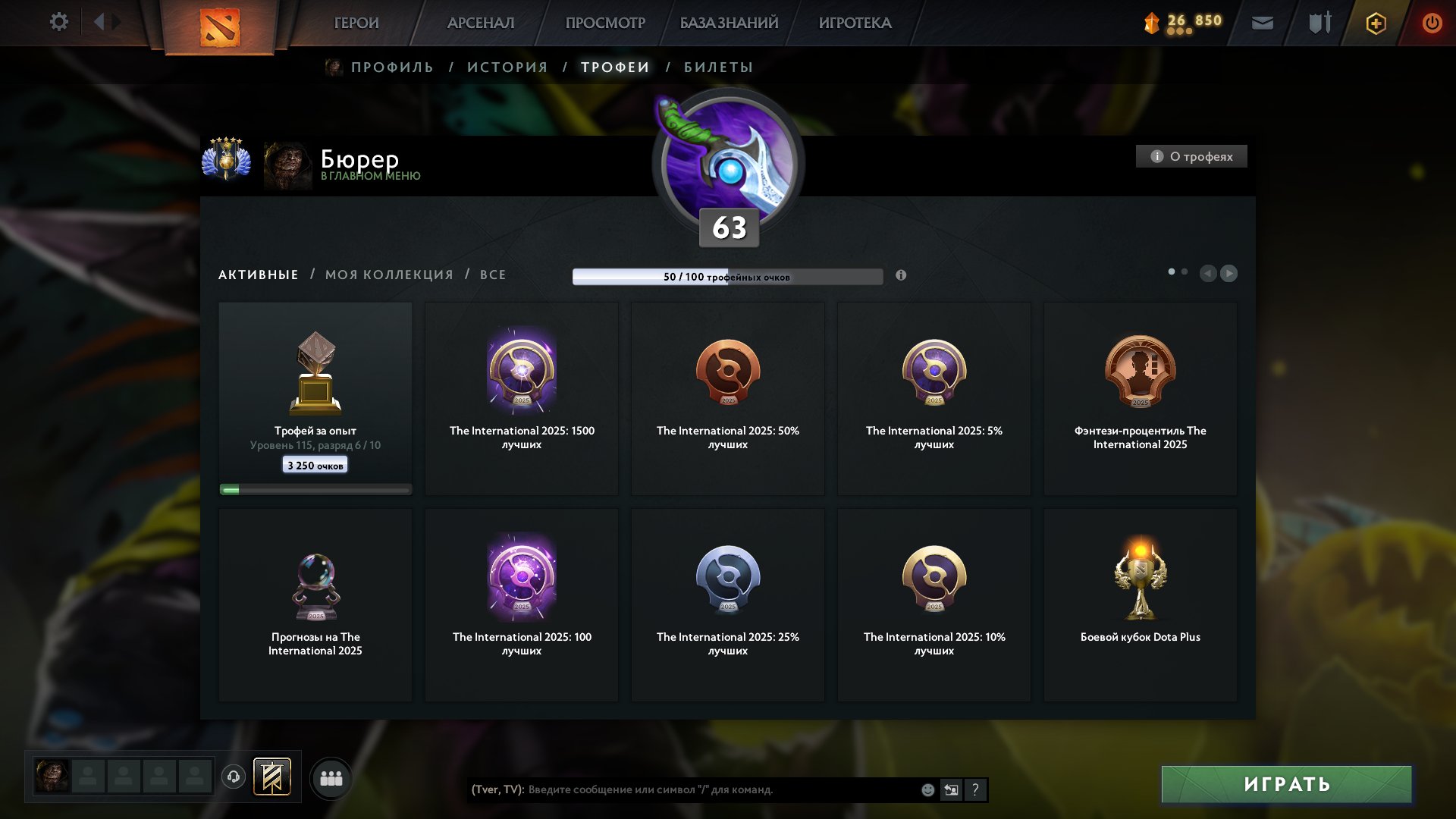Open the ИСТОРИЯ tab

(x=507, y=67)
